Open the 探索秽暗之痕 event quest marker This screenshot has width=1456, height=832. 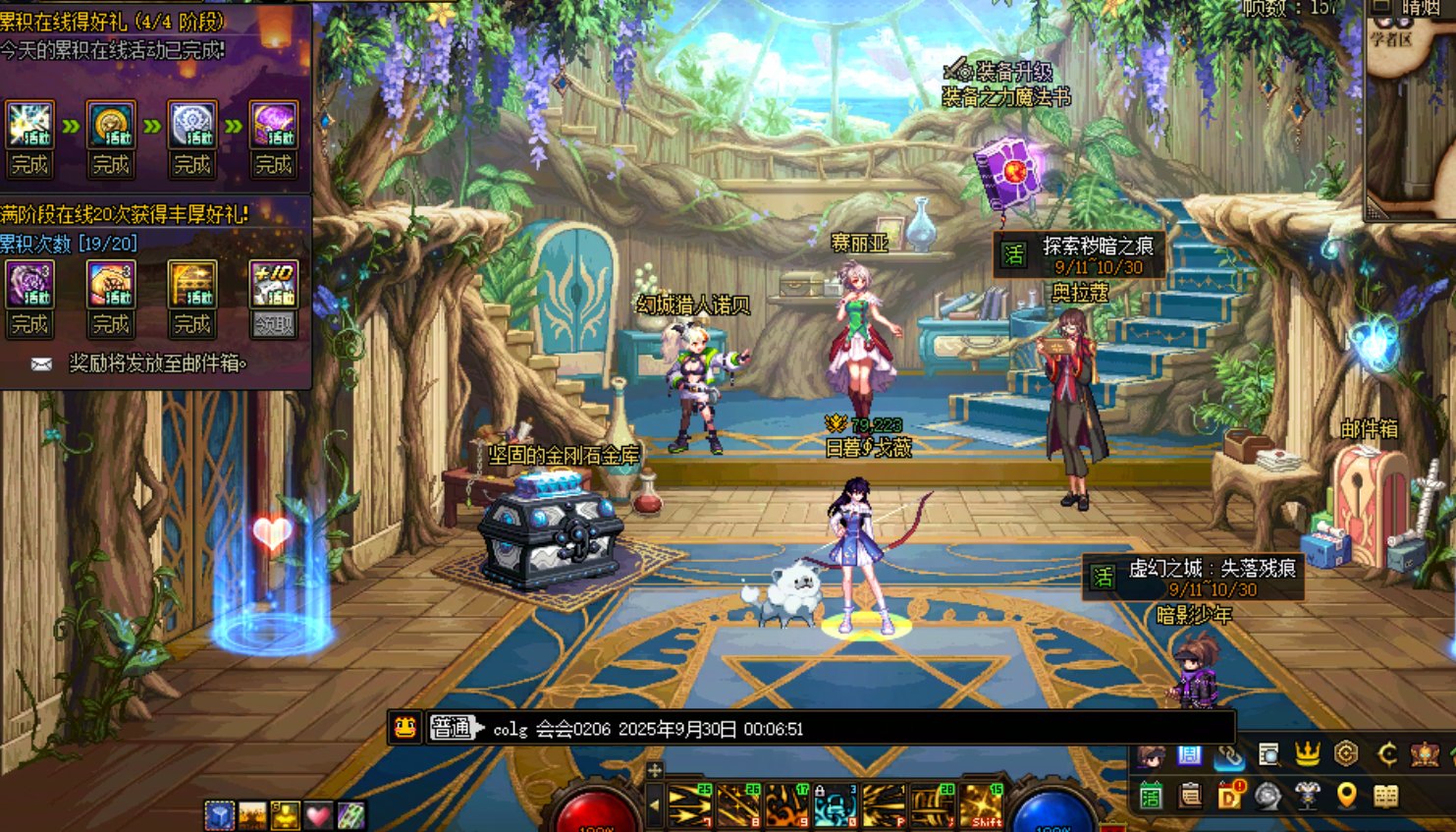[1080, 254]
